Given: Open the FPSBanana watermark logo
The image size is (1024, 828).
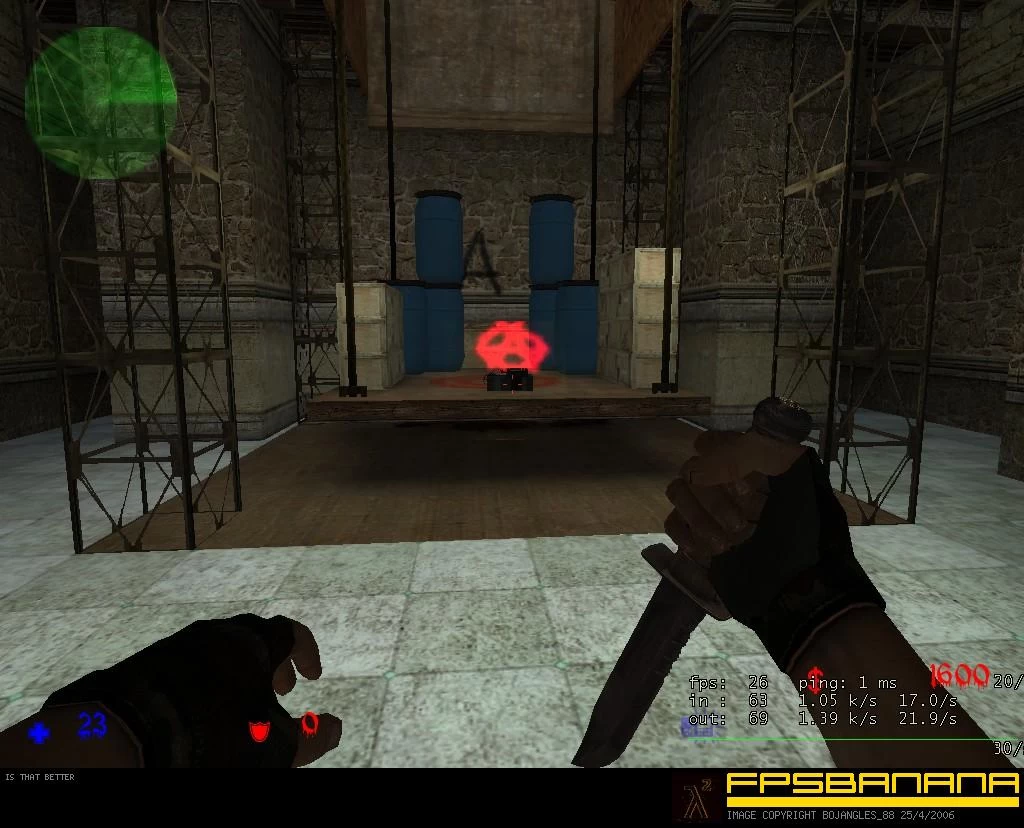Looking at the screenshot, I should pyautogui.click(x=871, y=787).
